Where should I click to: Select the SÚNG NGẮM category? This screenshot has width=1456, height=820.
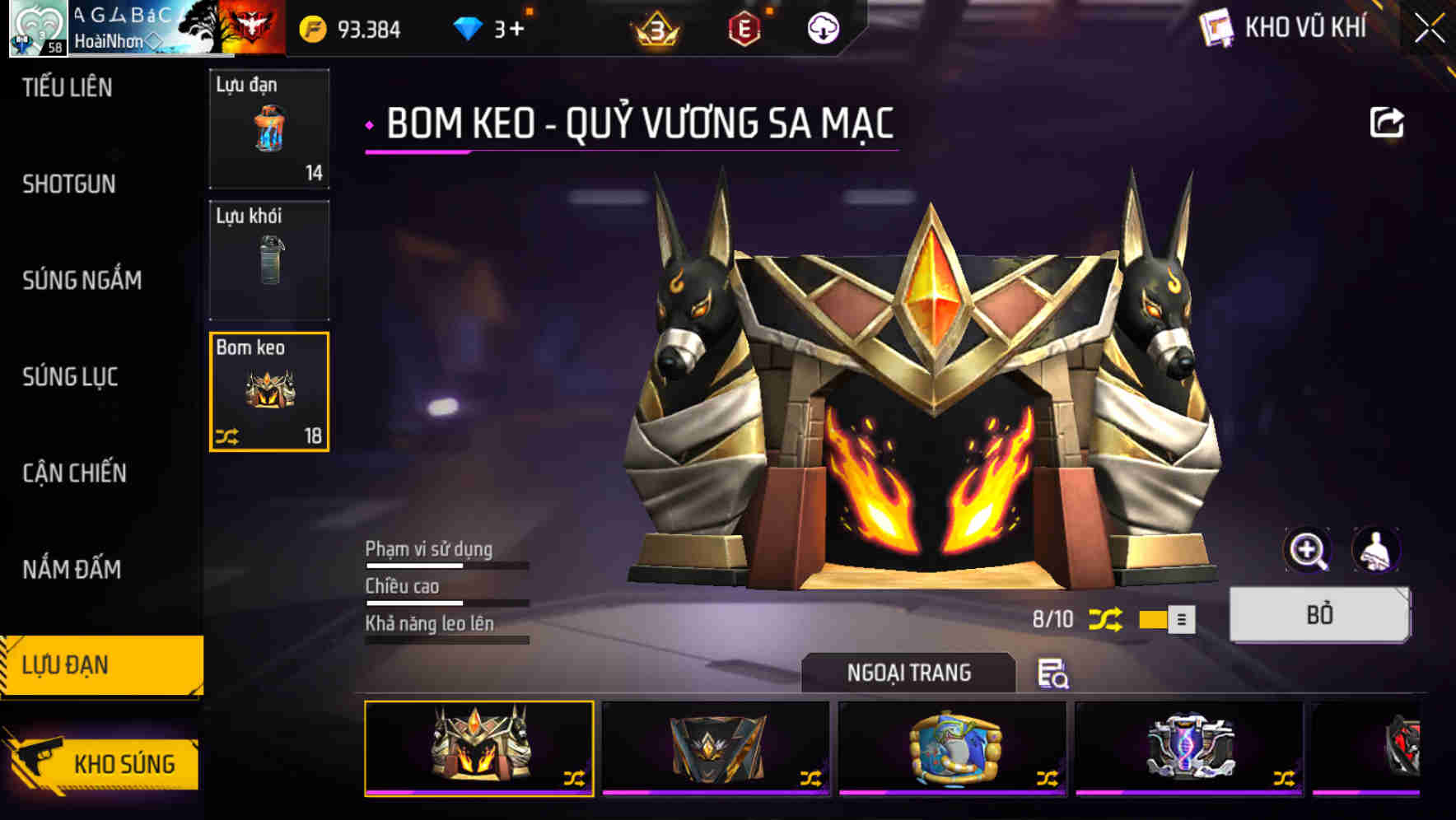point(82,280)
